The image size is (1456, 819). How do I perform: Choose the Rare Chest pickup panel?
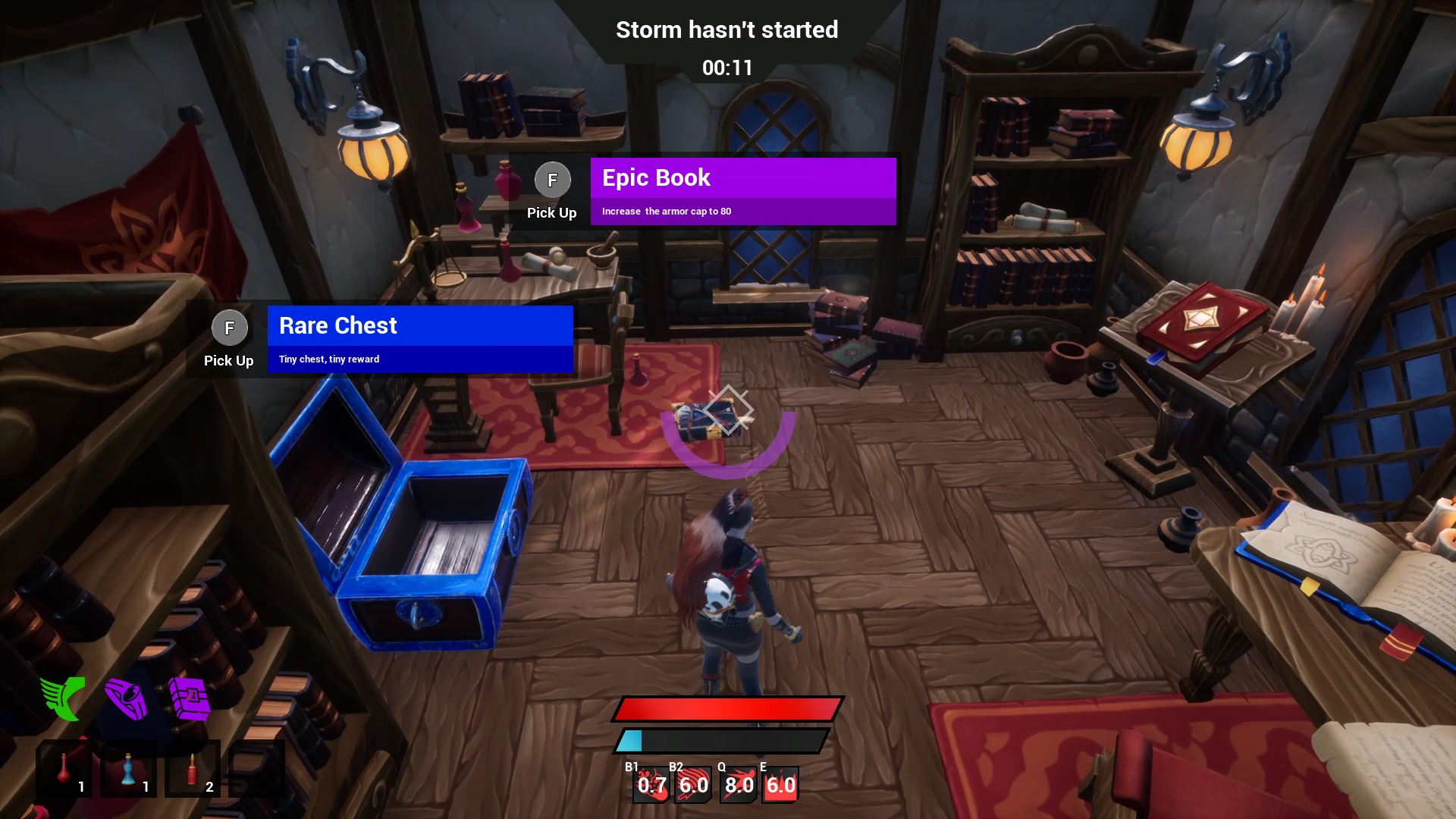(x=419, y=339)
